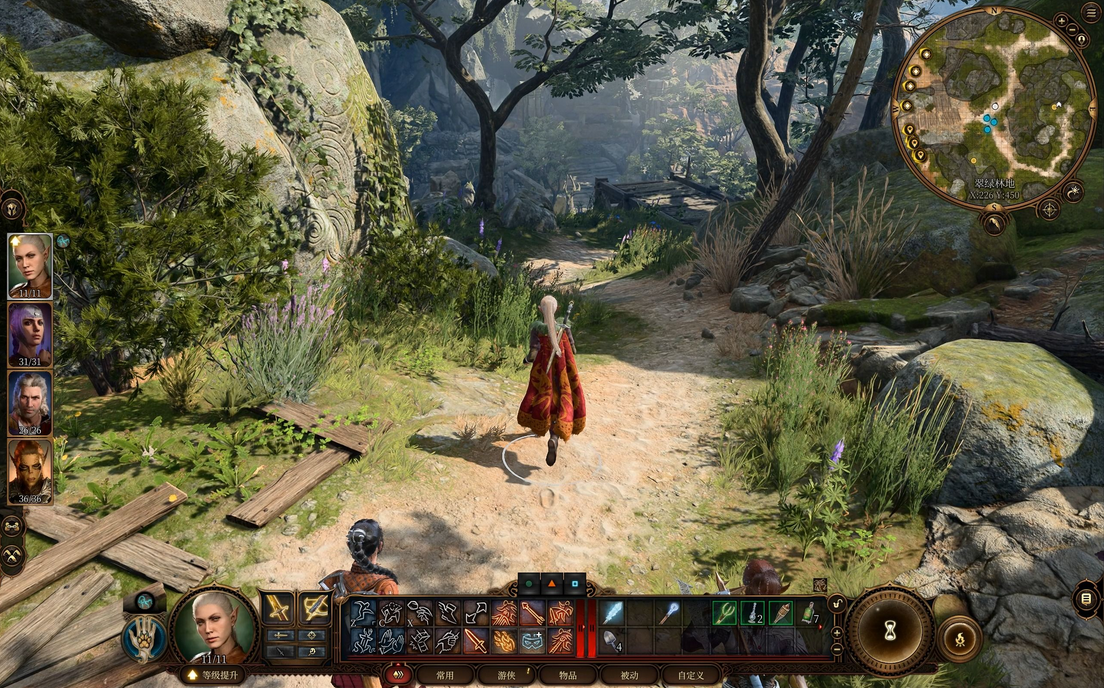The height and width of the screenshot is (688, 1104).
Task: Switch to the 常用 hotbar tab
Action: pyautogui.click(x=446, y=675)
